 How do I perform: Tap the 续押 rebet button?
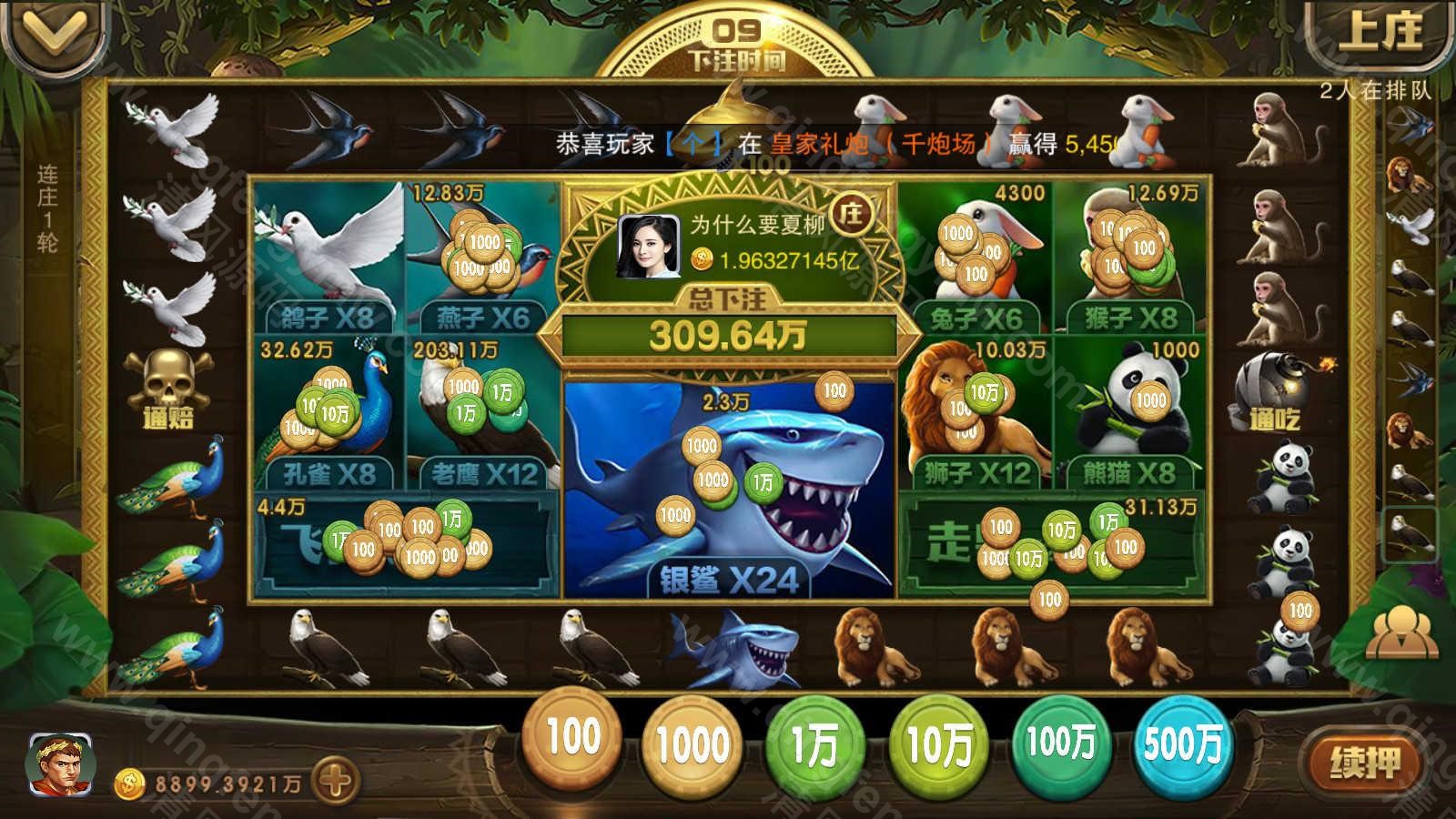(x=1362, y=763)
